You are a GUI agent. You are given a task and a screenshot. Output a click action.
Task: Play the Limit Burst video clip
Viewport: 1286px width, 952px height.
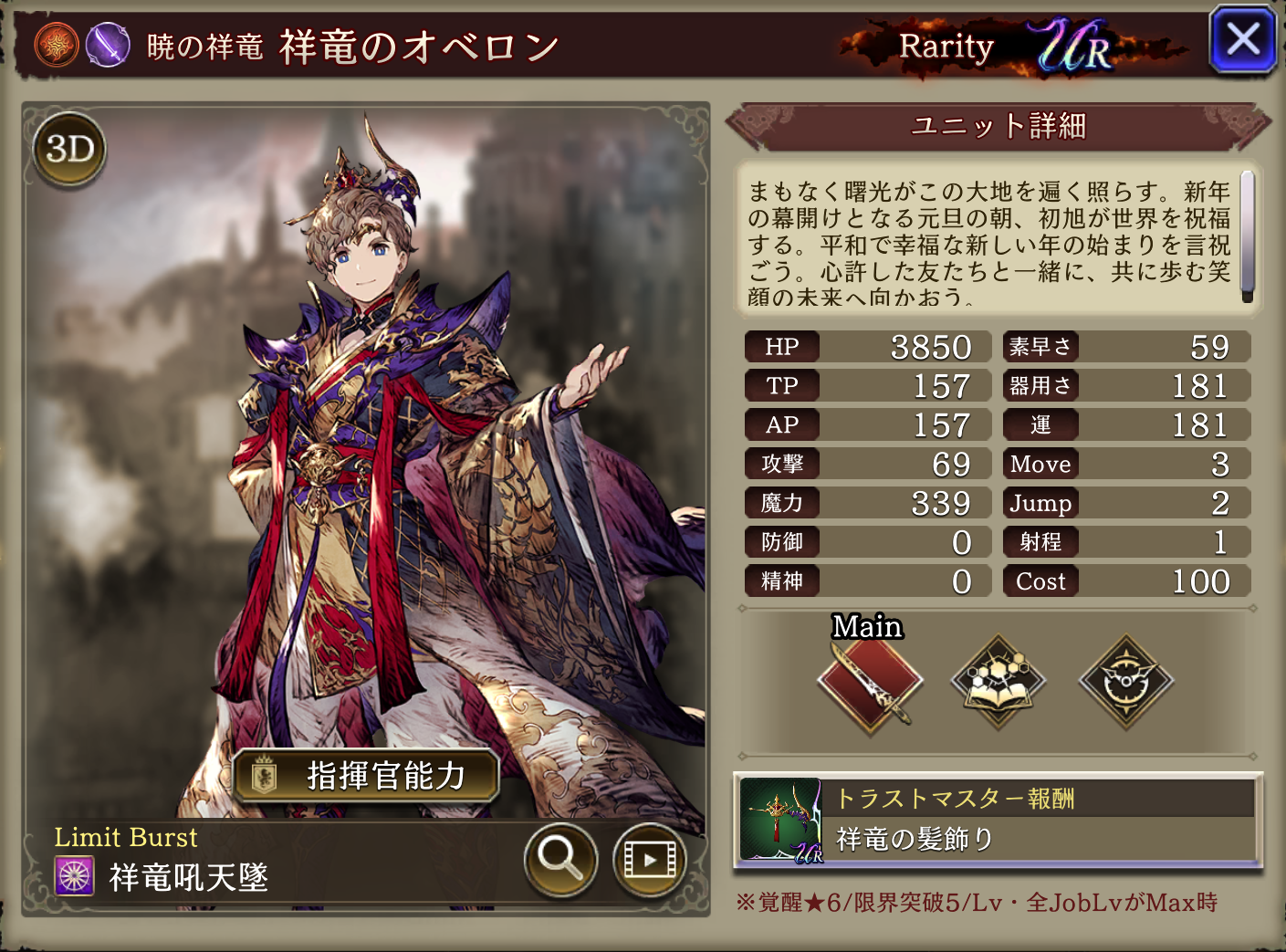649,859
